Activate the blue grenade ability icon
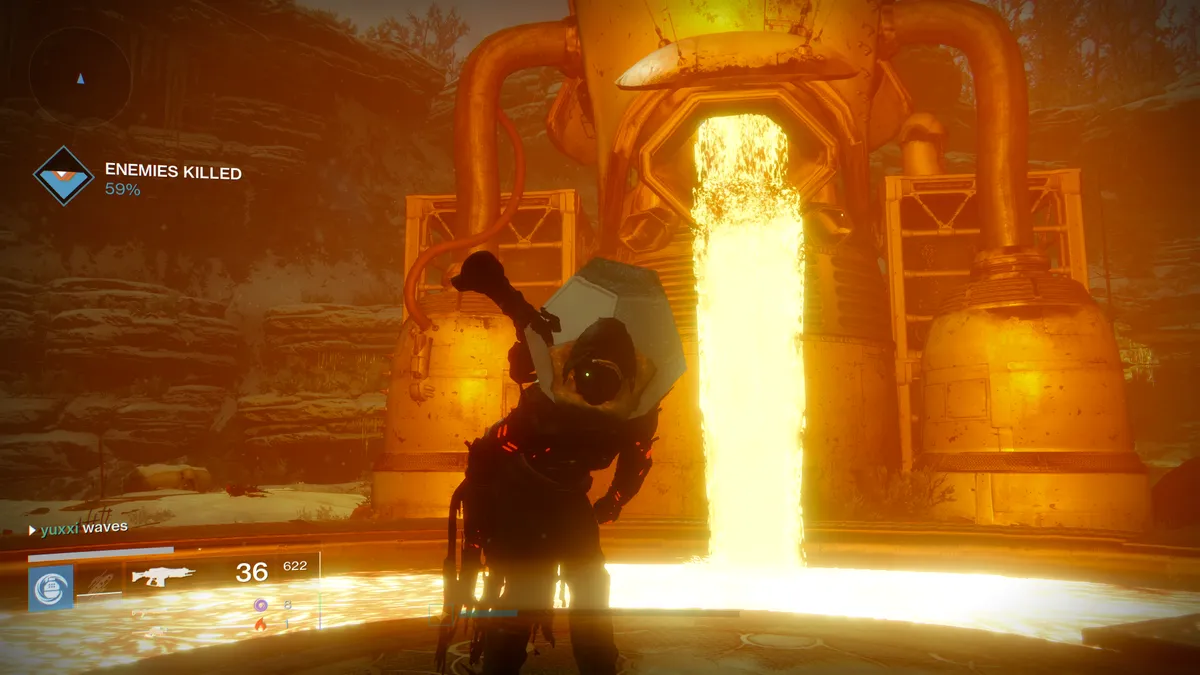 (50, 587)
